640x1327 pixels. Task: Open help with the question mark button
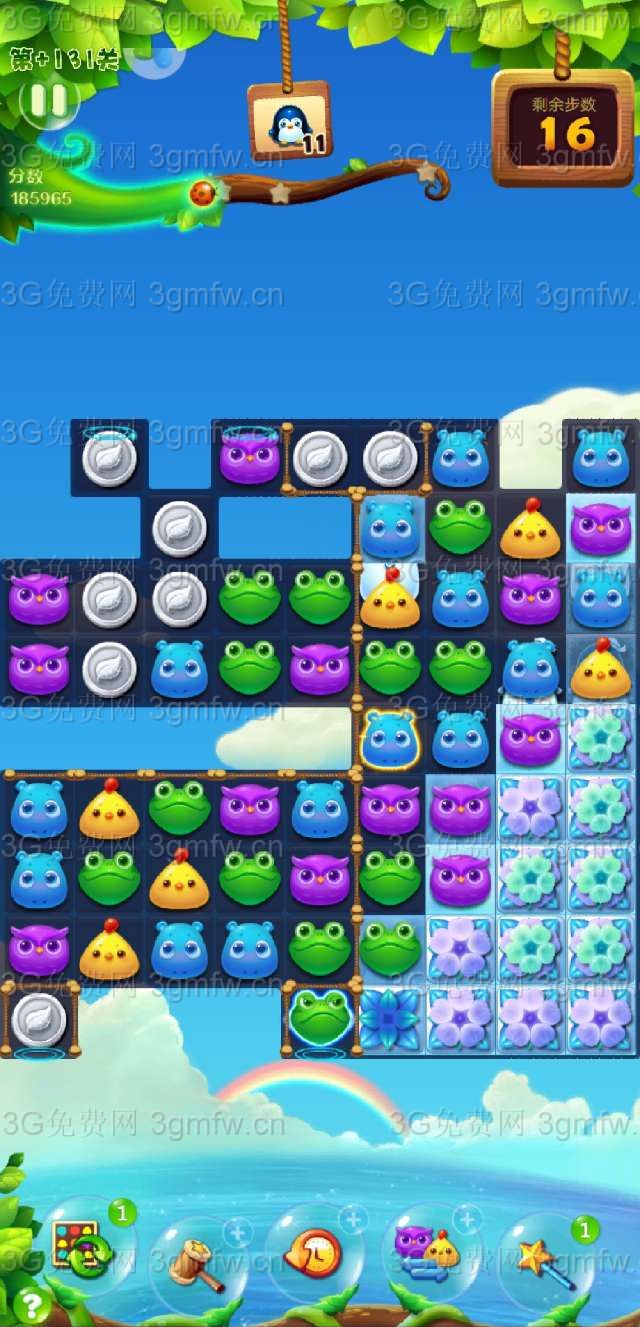(32, 1304)
